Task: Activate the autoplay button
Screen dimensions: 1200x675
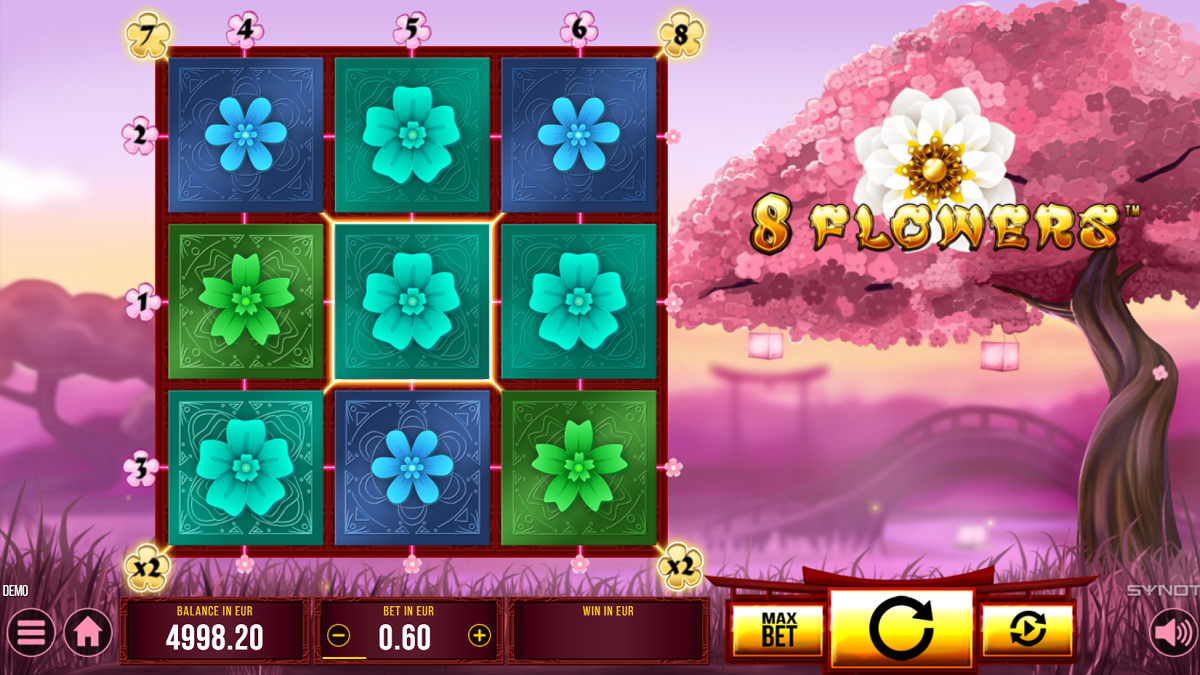Action: (1027, 630)
